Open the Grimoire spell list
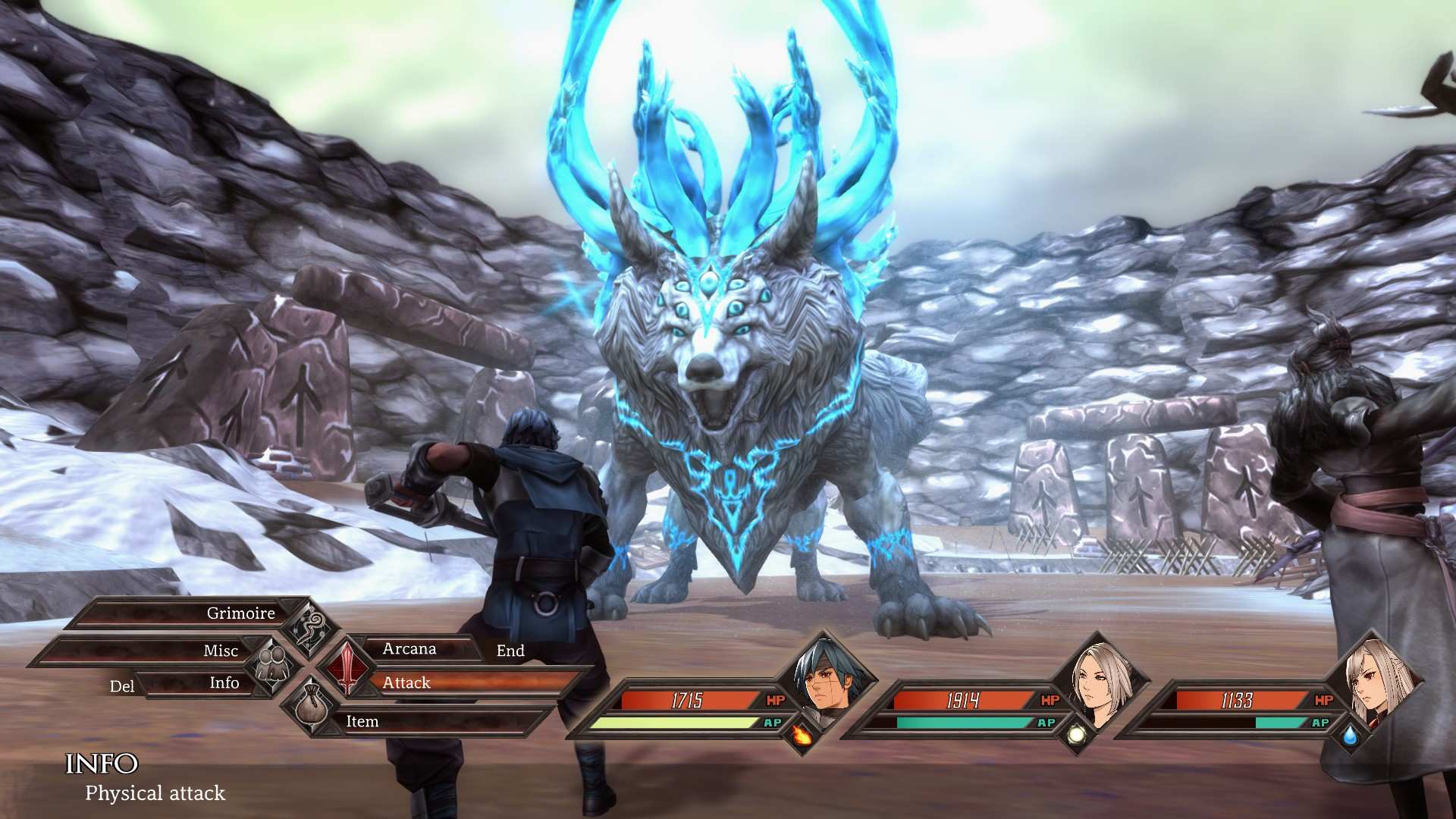The width and height of the screenshot is (1456, 819). pos(241,613)
